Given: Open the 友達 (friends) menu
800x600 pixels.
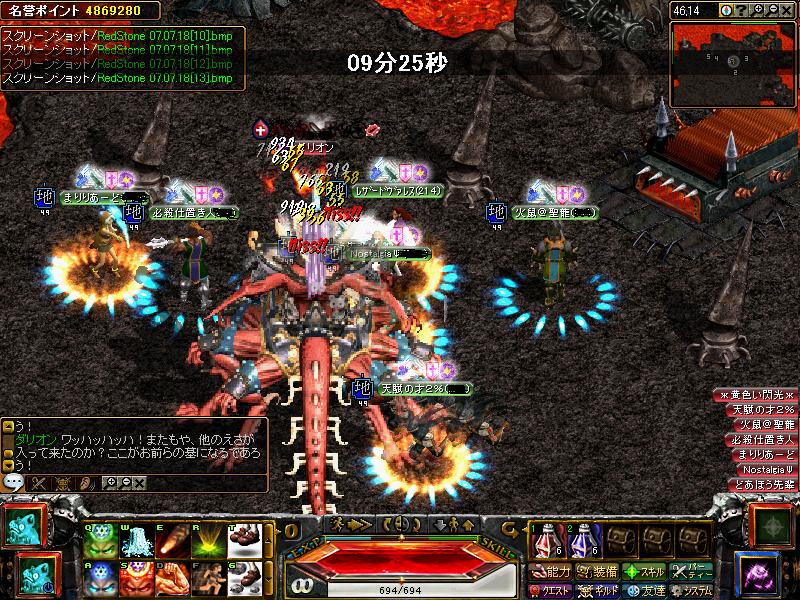Looking at the screenshot, I should (x=645, y=590).
